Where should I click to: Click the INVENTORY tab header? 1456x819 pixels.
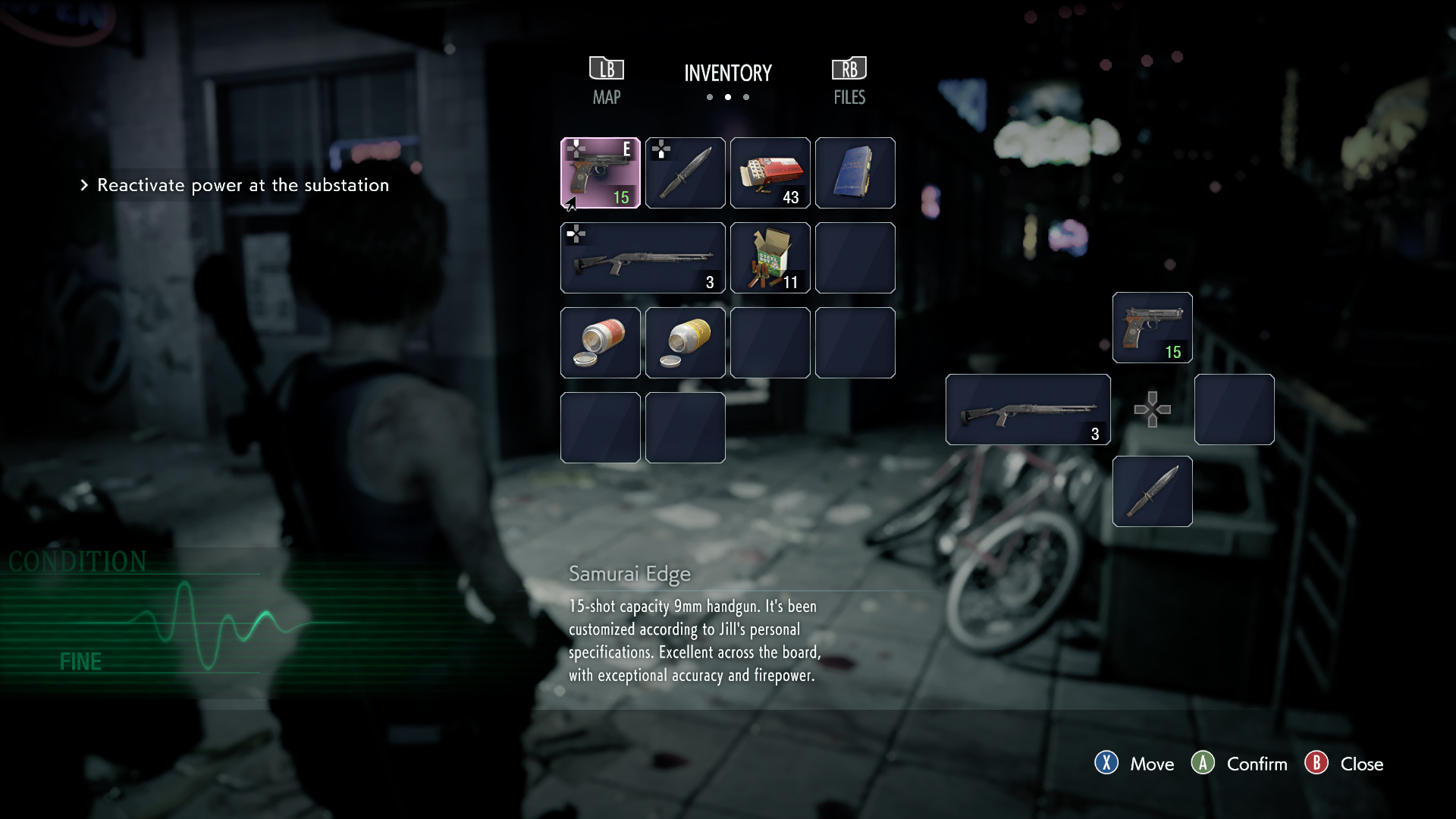(x=727, y=73)
